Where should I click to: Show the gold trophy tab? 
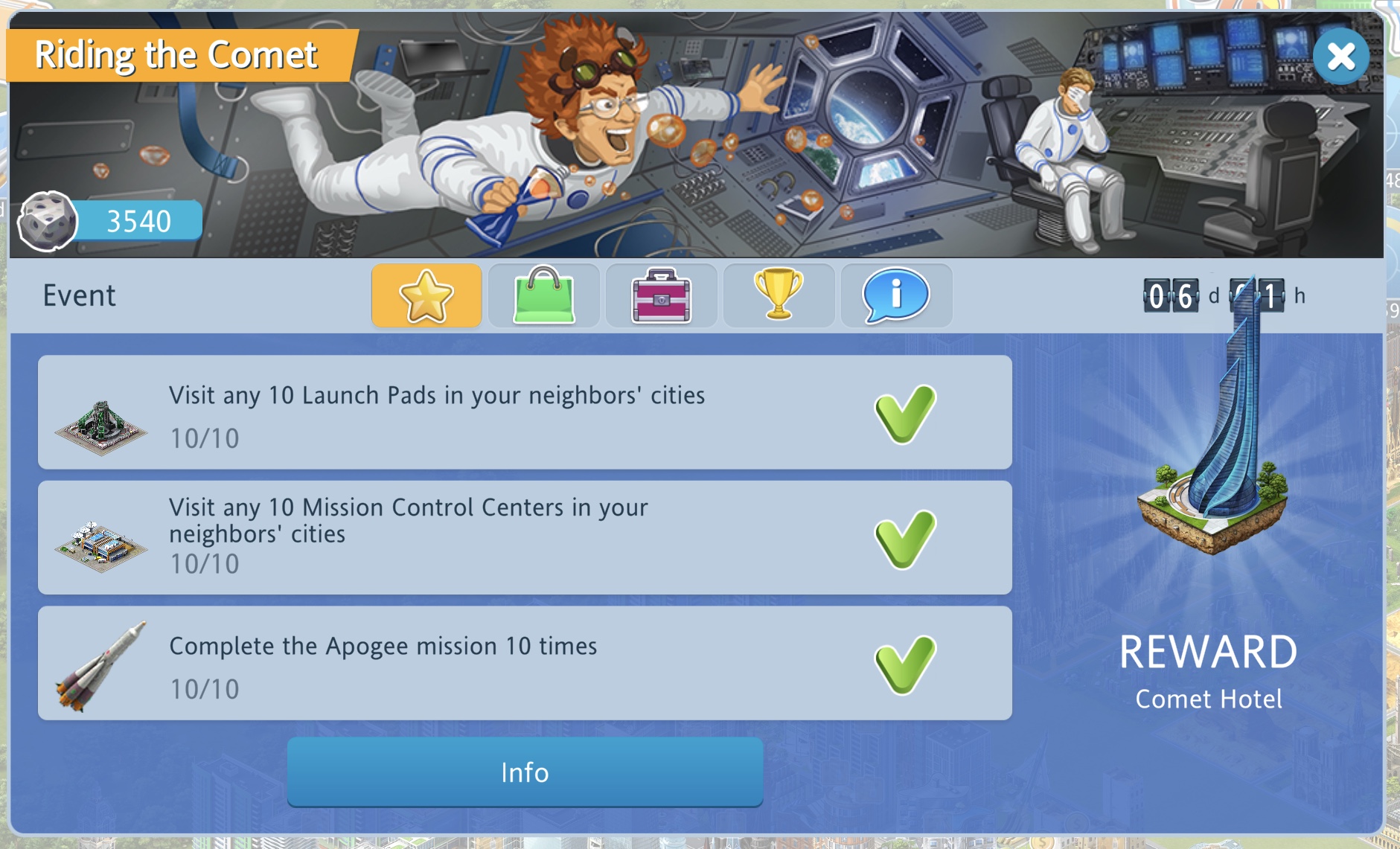pyautogui.click(x=779, y=295)
